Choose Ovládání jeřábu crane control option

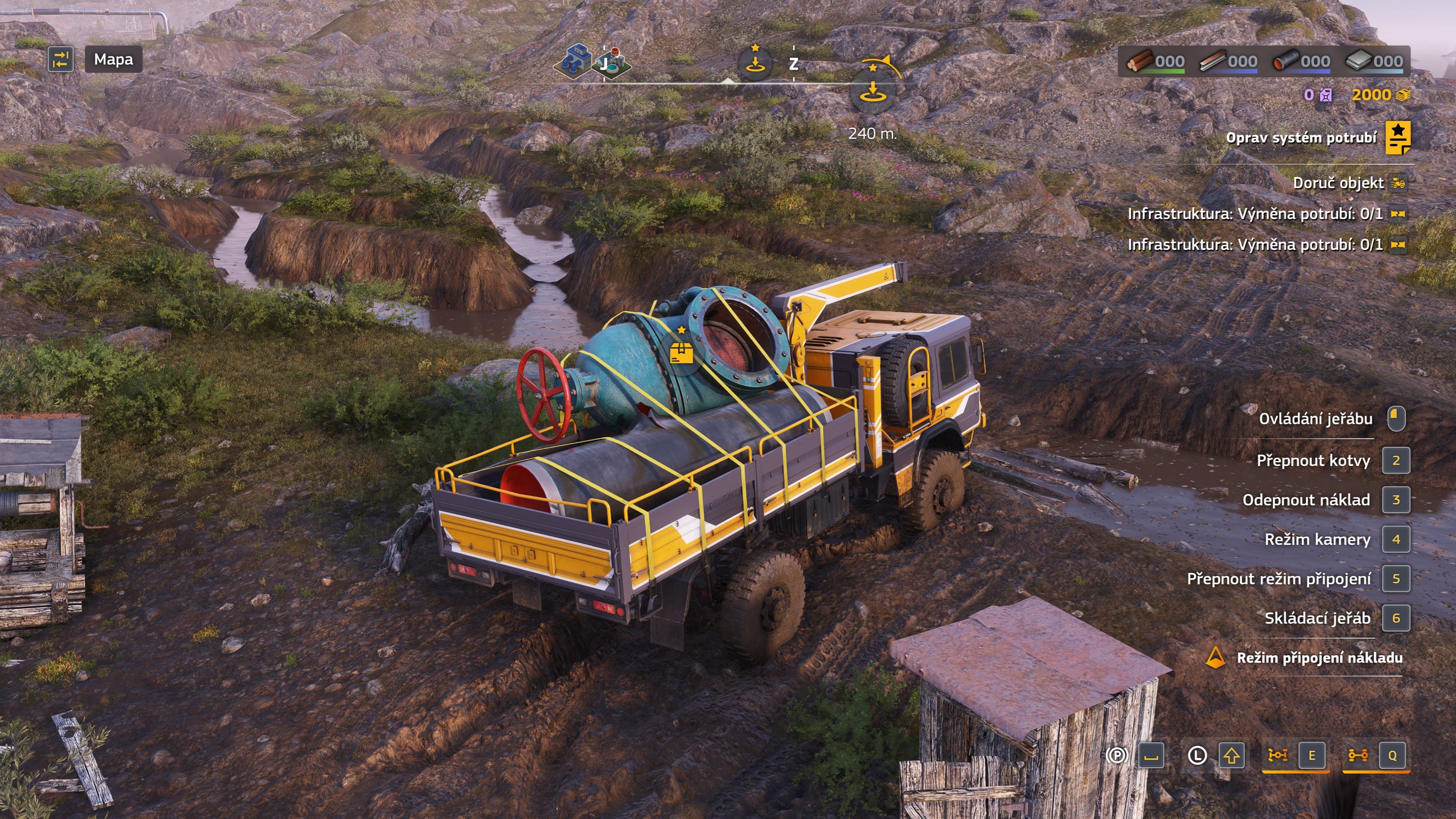(x=1315, y=419)
